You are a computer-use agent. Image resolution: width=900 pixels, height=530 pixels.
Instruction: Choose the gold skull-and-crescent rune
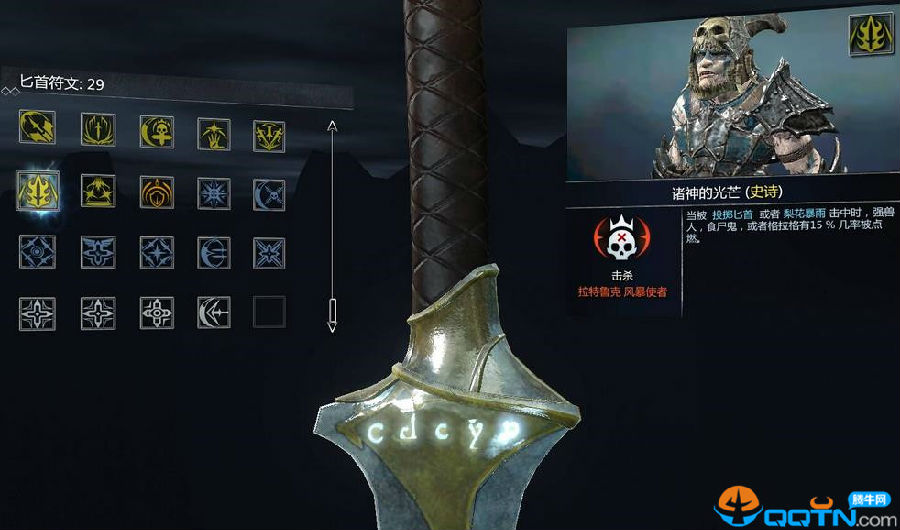click(x=155, y=130)
